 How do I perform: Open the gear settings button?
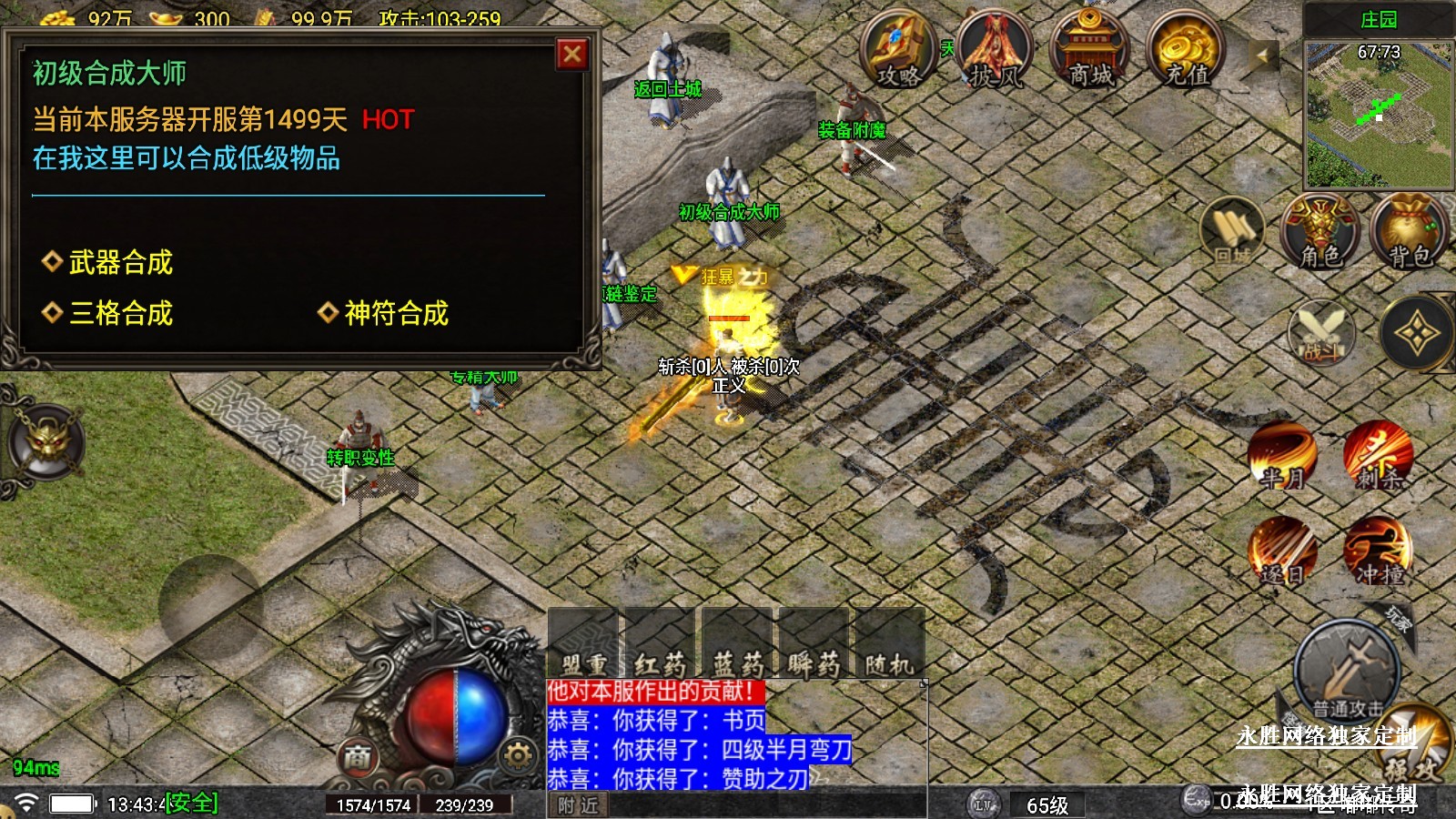pyautogui.click(x=517, y=755)
